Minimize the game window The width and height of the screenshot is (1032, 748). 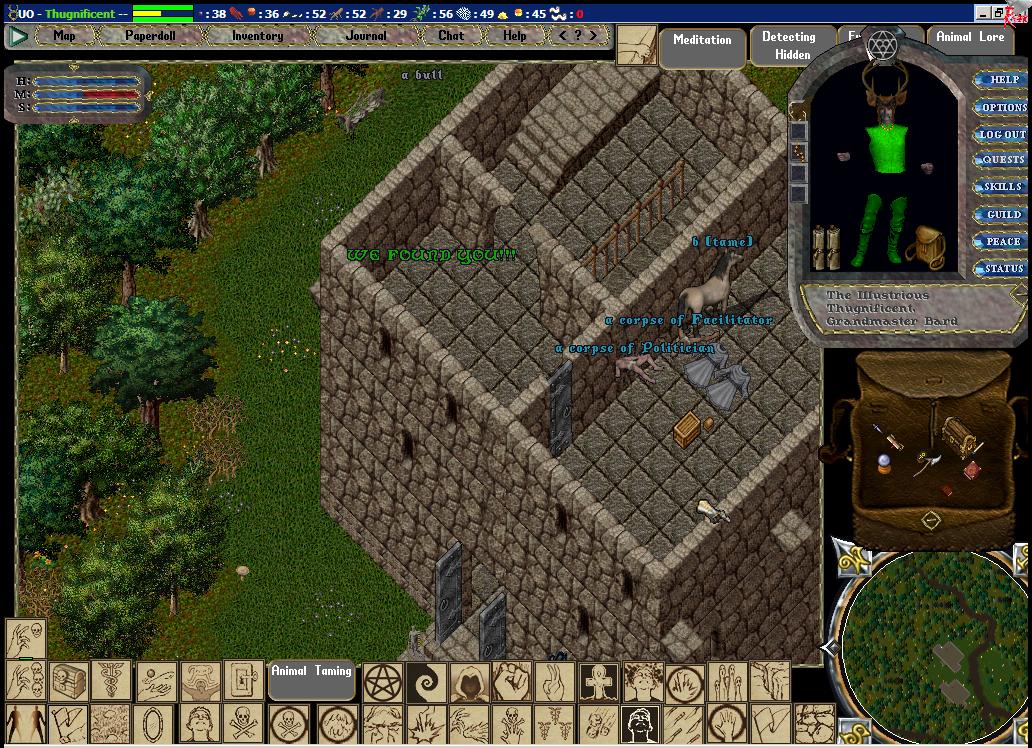pos(982,13)
